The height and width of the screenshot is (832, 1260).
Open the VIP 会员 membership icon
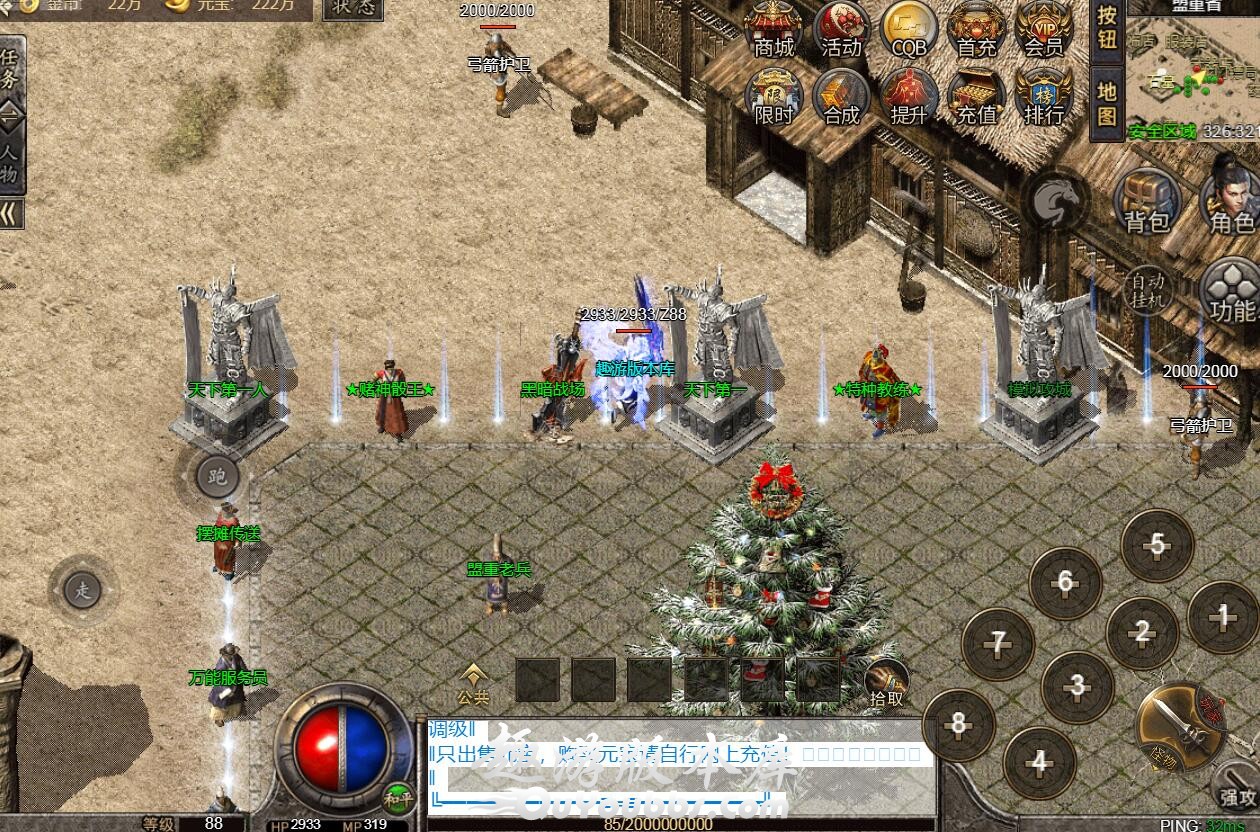tap(1043, 30)
